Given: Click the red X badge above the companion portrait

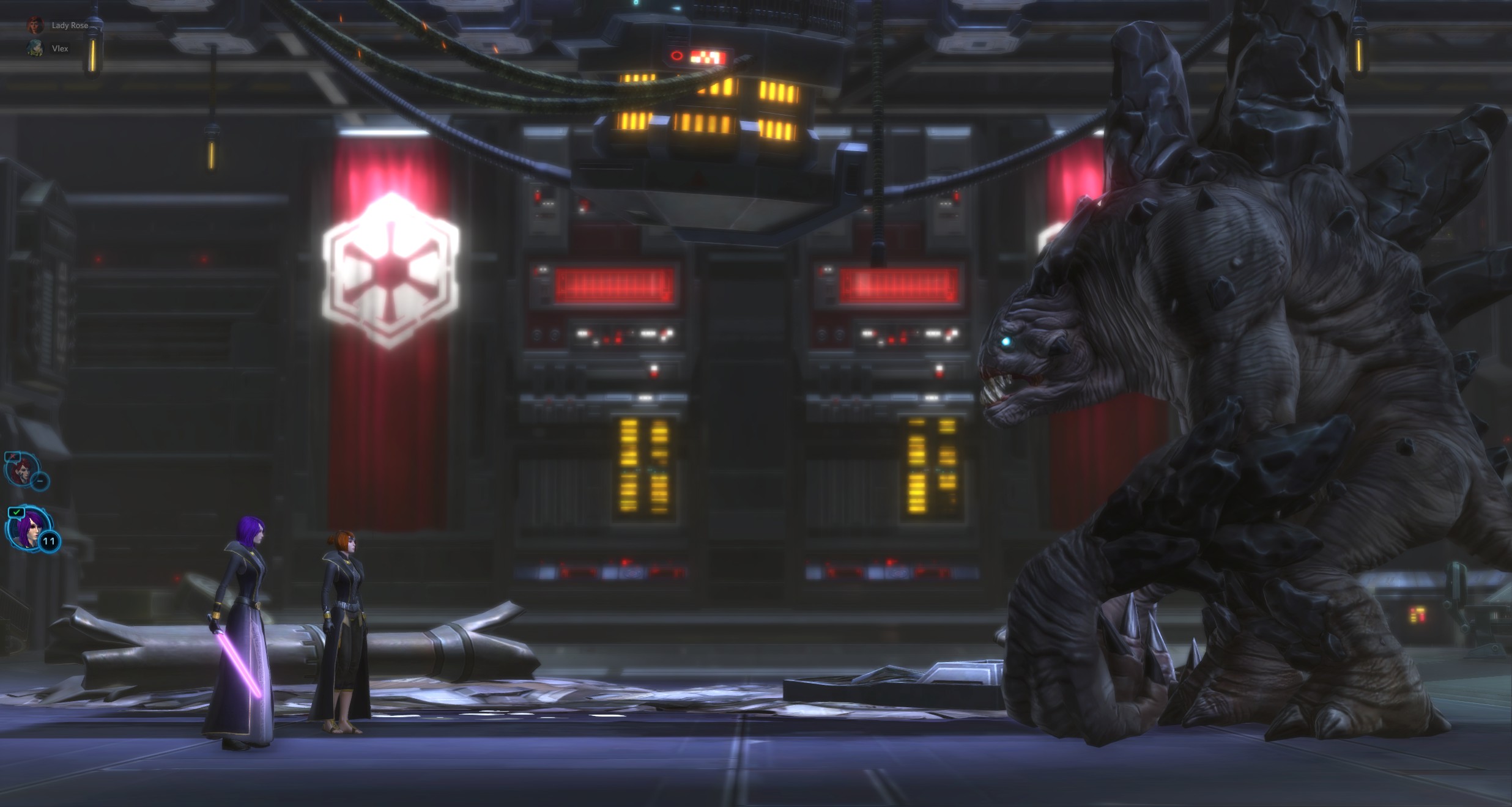Looking at the screenshot, I should (12, 456).
